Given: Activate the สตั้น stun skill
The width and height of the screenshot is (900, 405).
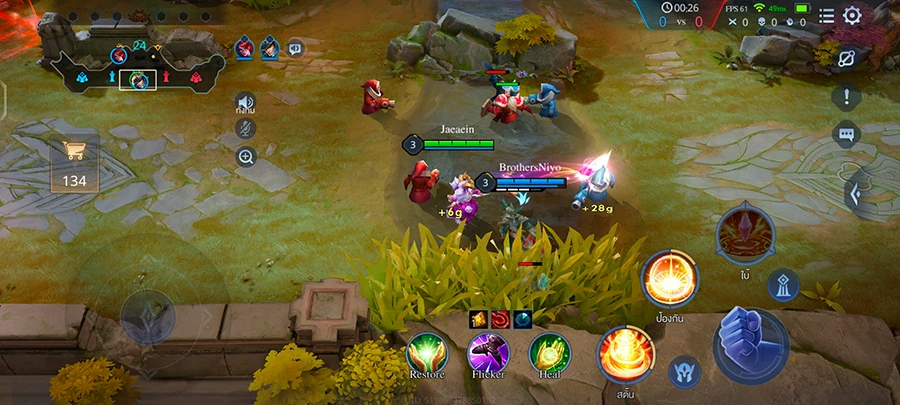Looking at the screenshot, I should pos(627,353).
